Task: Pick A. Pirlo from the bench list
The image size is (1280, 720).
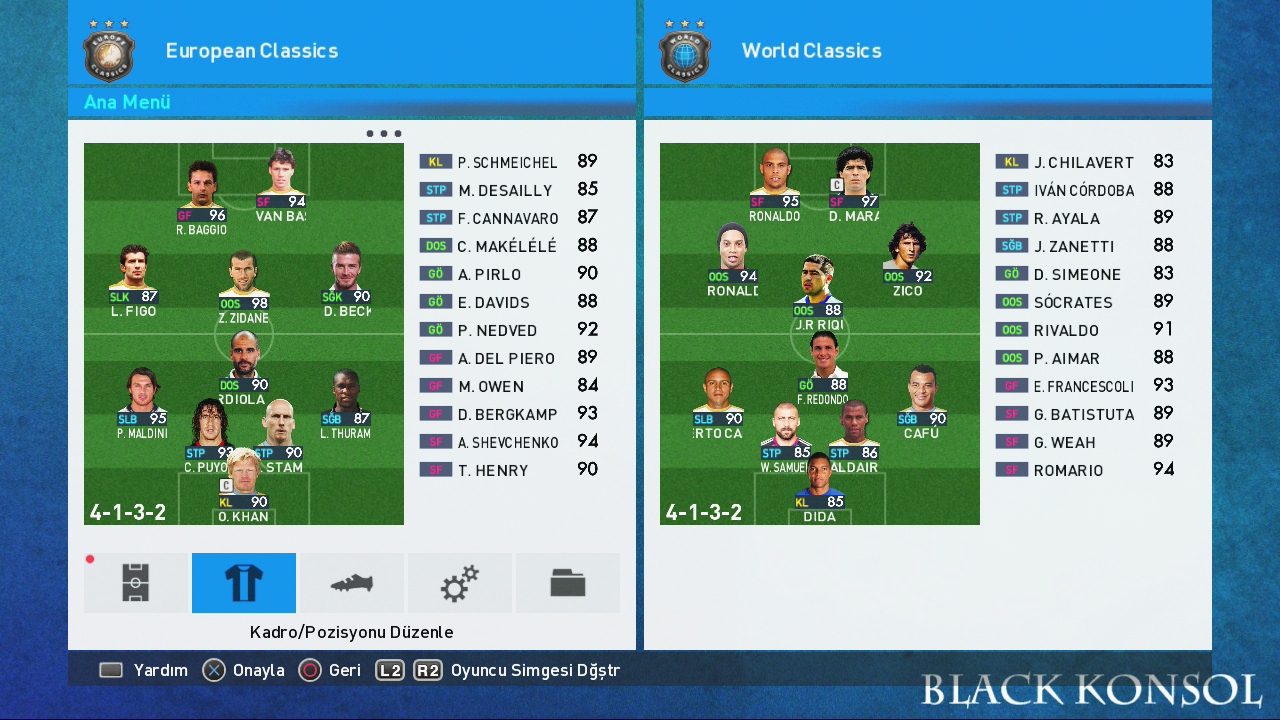Action: pos(489,274)
